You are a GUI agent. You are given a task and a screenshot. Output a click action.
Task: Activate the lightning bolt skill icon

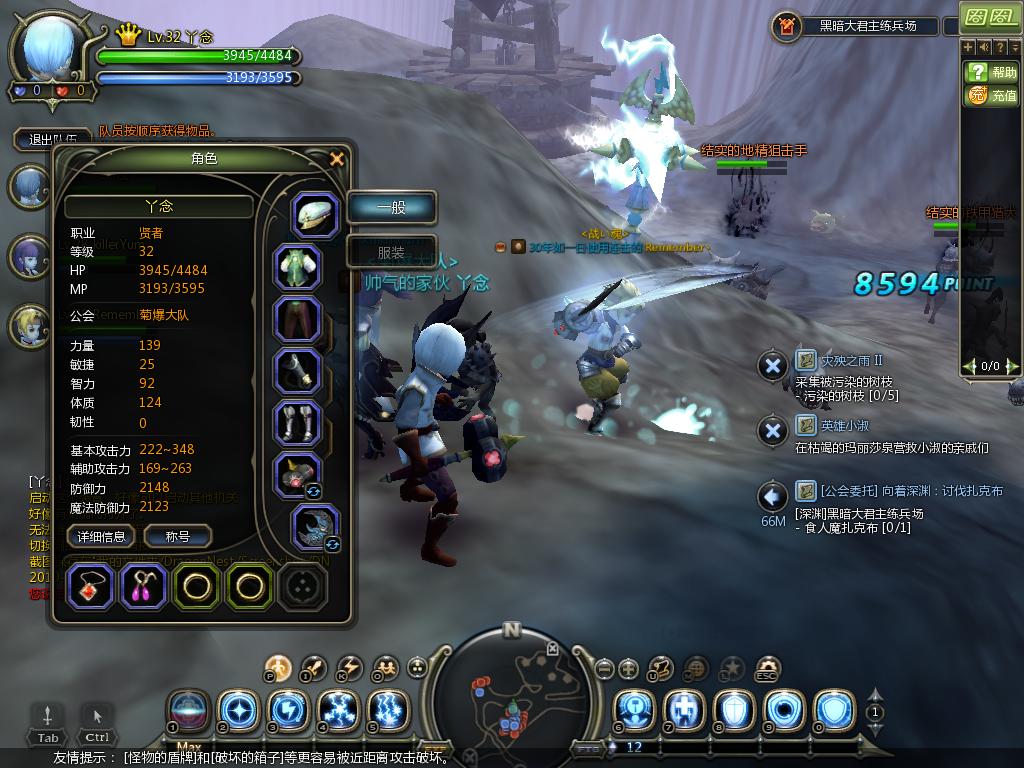[289, 711]
